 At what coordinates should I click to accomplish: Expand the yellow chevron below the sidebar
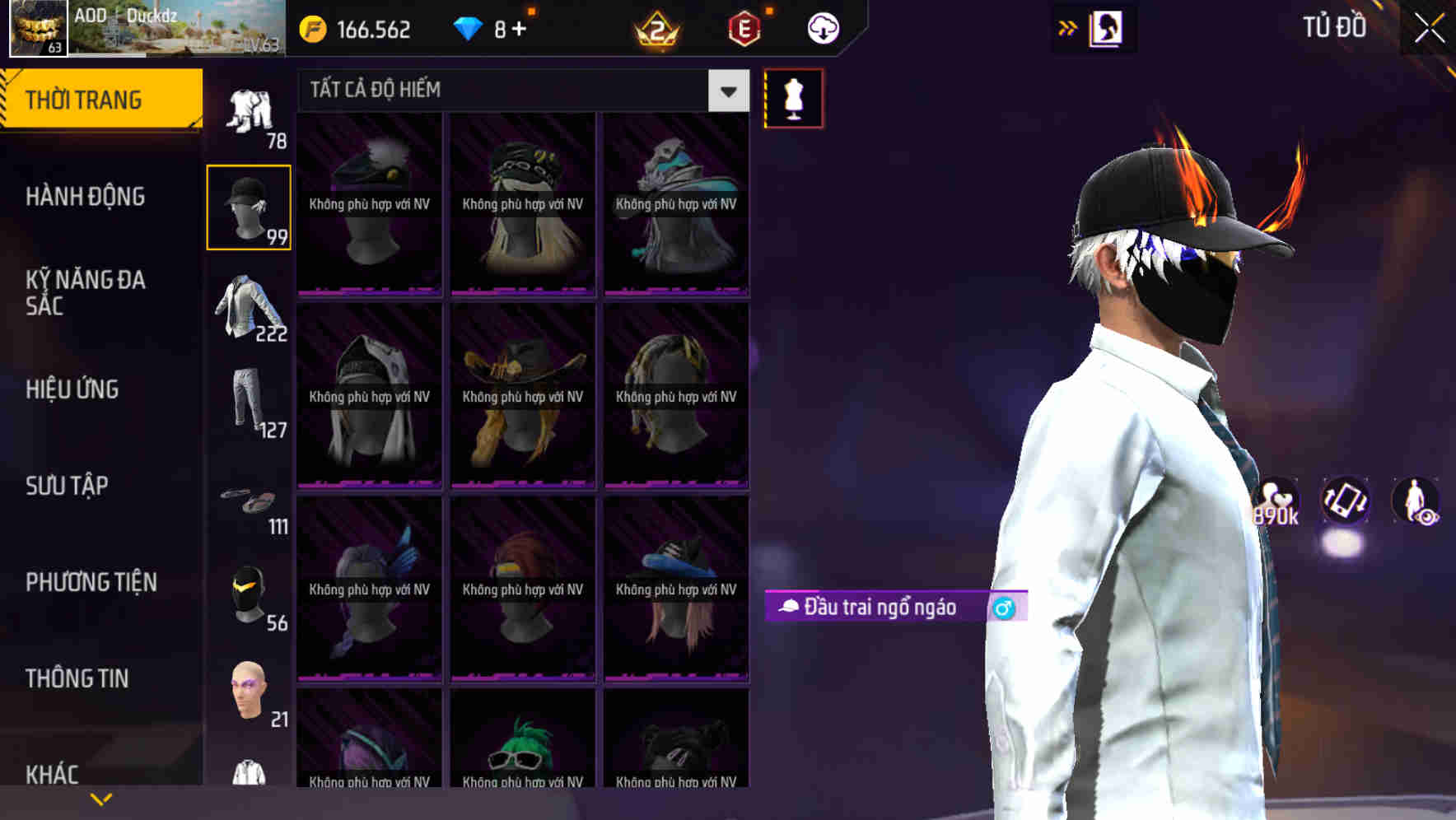click(x=100, y=798)
